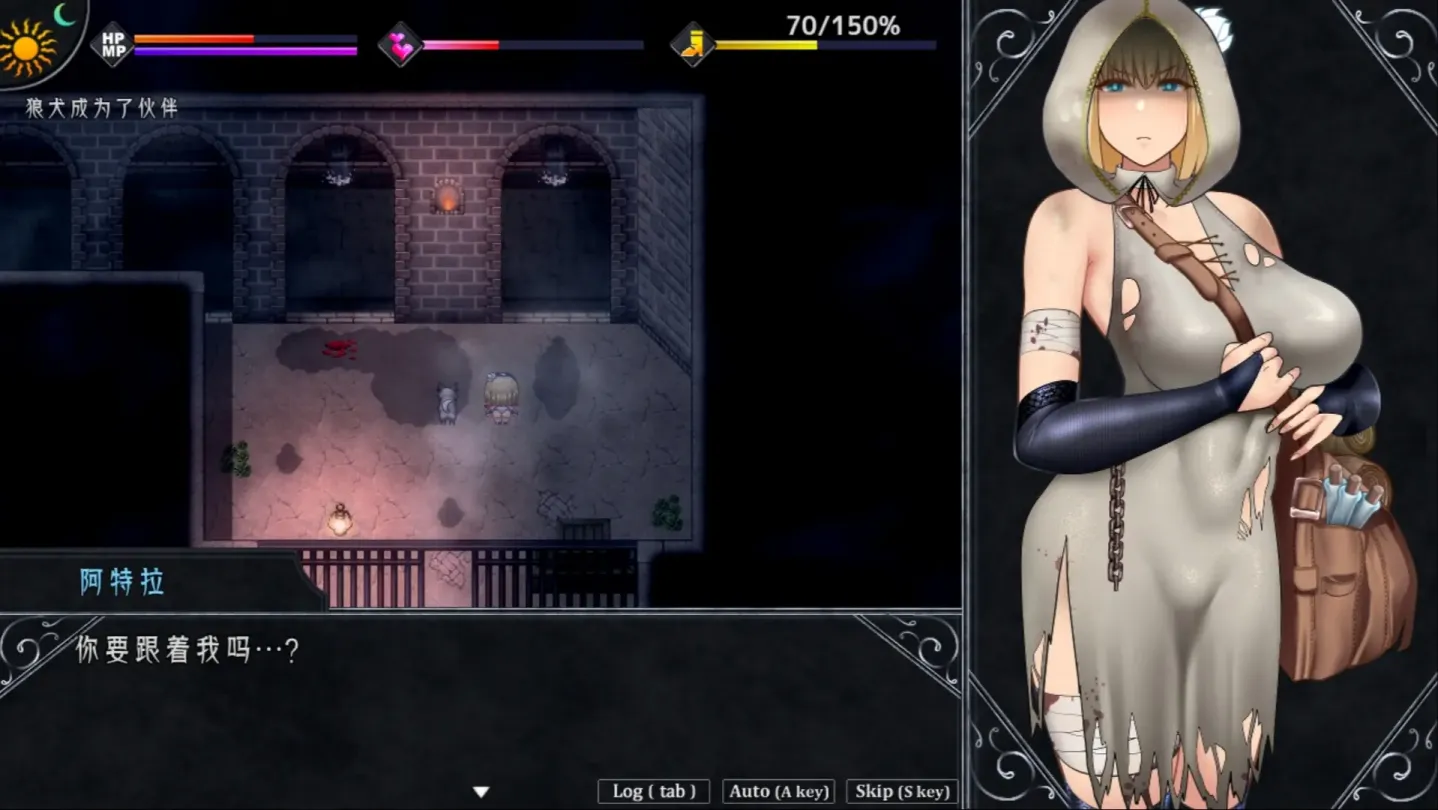Image resolution: width=1438 pixels, height=810 pixels.
Task: Click the yellow boot stamina gauge icon
Action: pyautogui.click(x=694, y=44)
